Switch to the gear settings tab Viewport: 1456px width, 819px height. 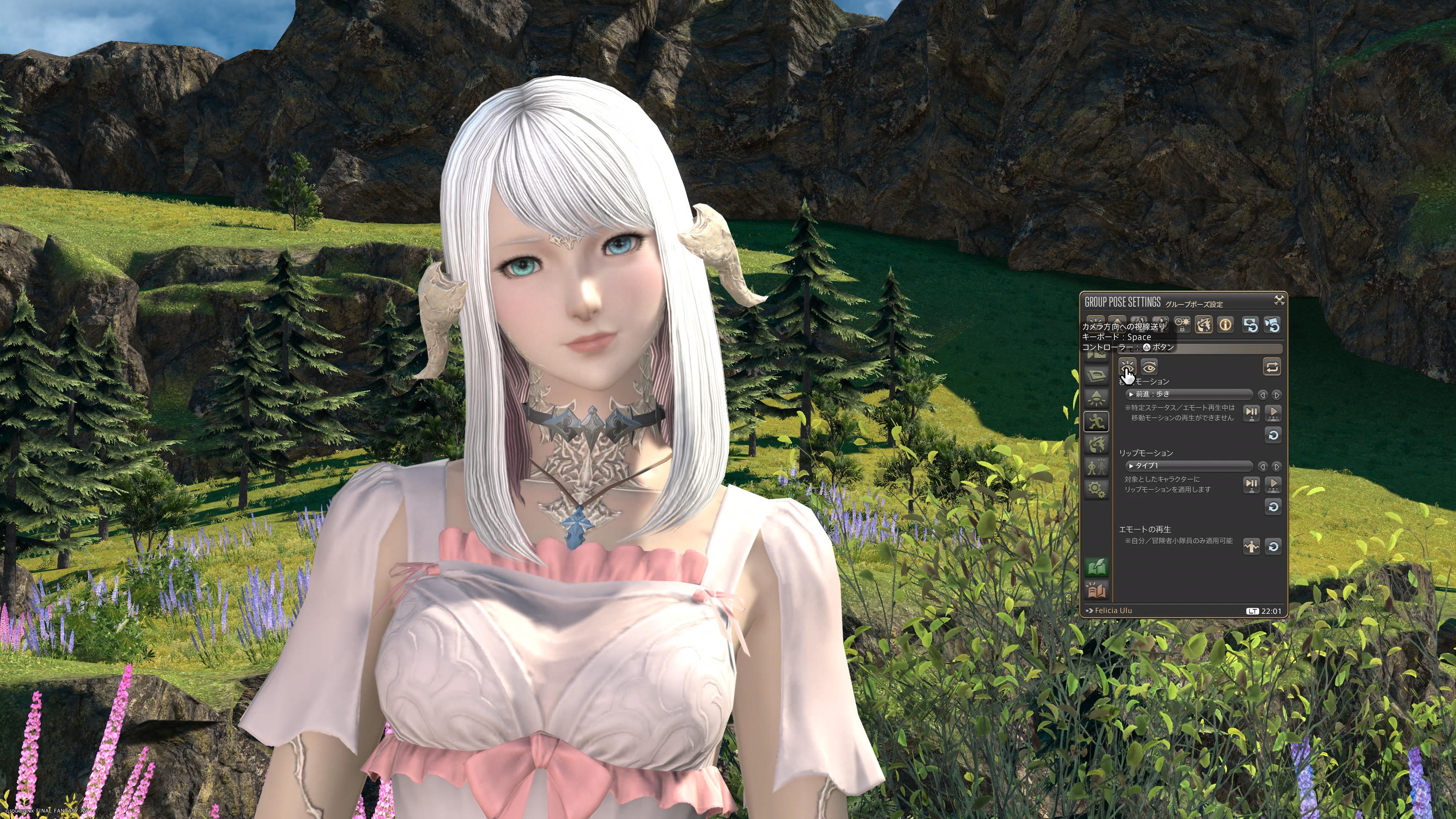pyautogui.click(x=1097, y=490)
